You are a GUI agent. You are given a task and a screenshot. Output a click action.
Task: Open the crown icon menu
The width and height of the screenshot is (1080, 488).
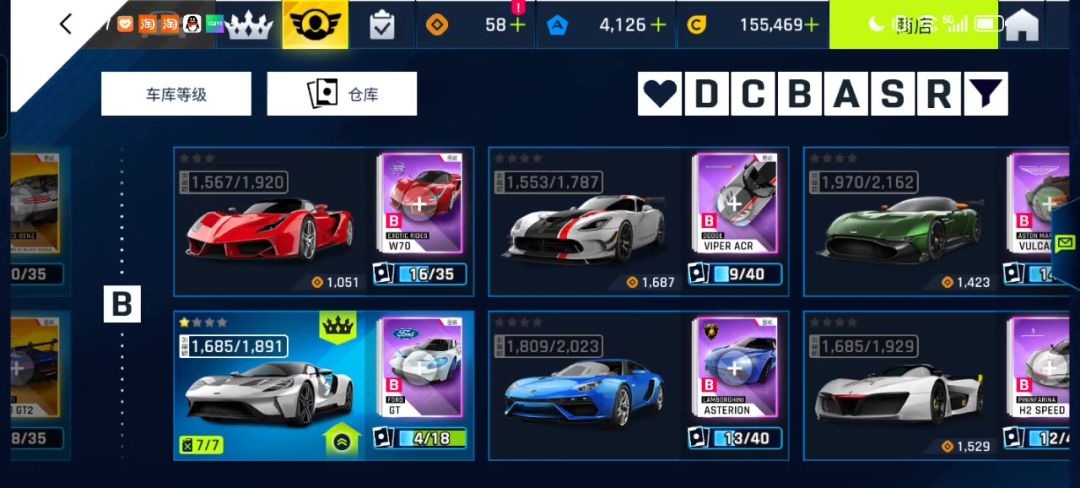[249, 25]
